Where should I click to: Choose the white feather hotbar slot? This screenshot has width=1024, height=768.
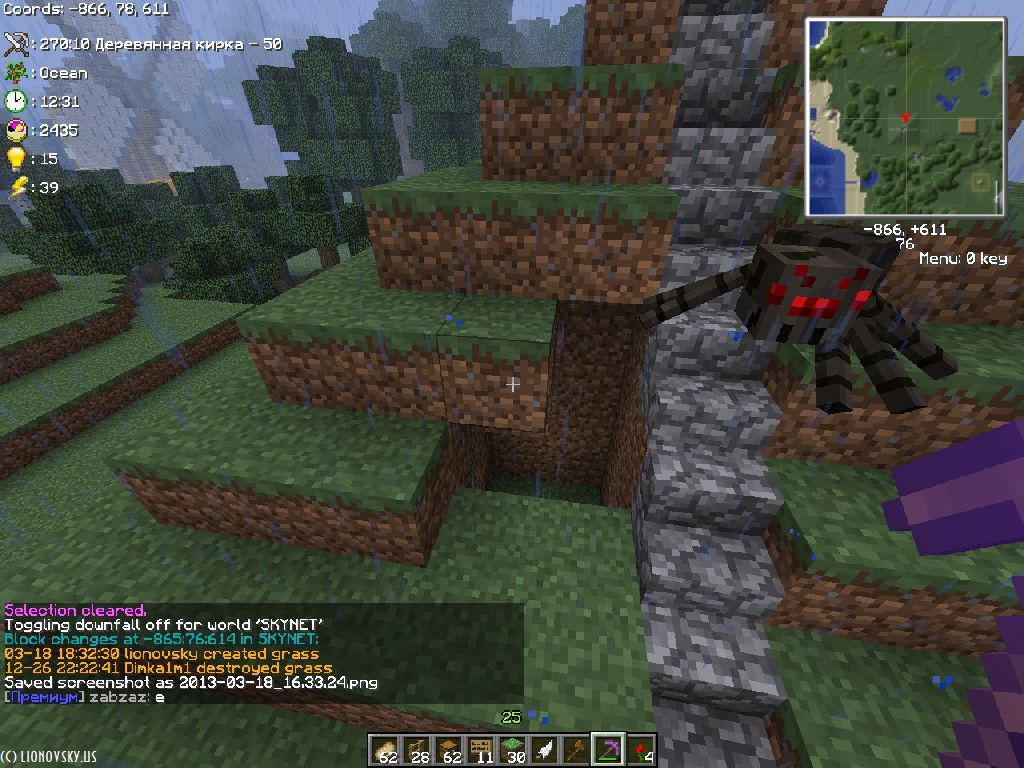click(x=545, y=750)
